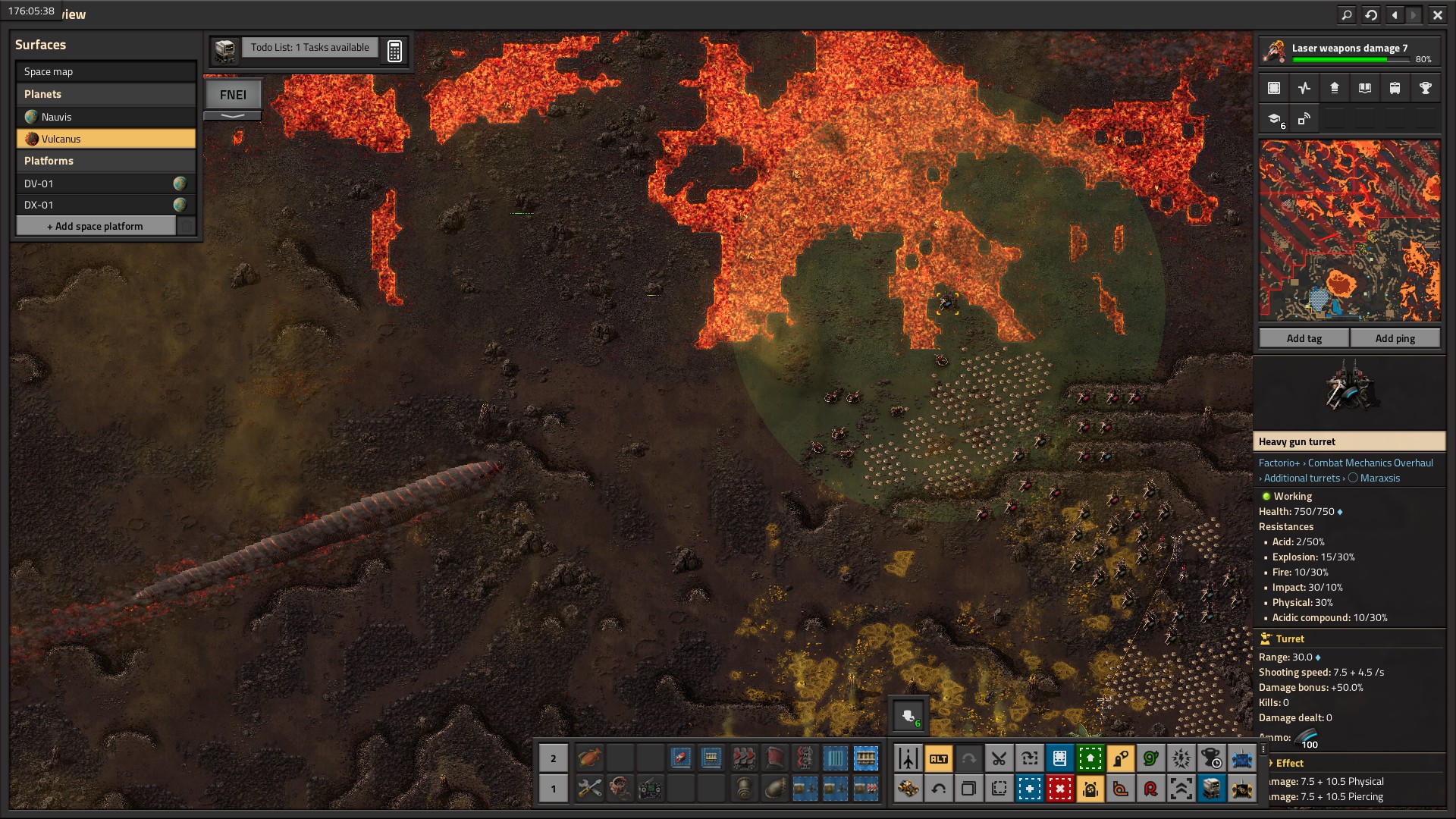Add tag to the map
The height and width of the screenshot is (819, 1456).
[x=1304, y=338]
